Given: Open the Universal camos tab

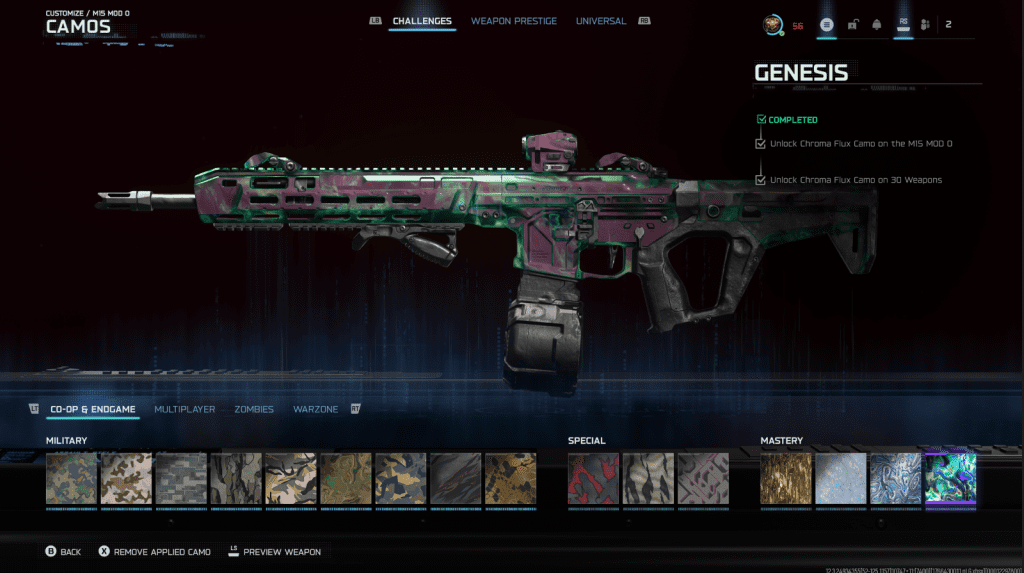Looking at the screenshot, I should pos(601,21).
